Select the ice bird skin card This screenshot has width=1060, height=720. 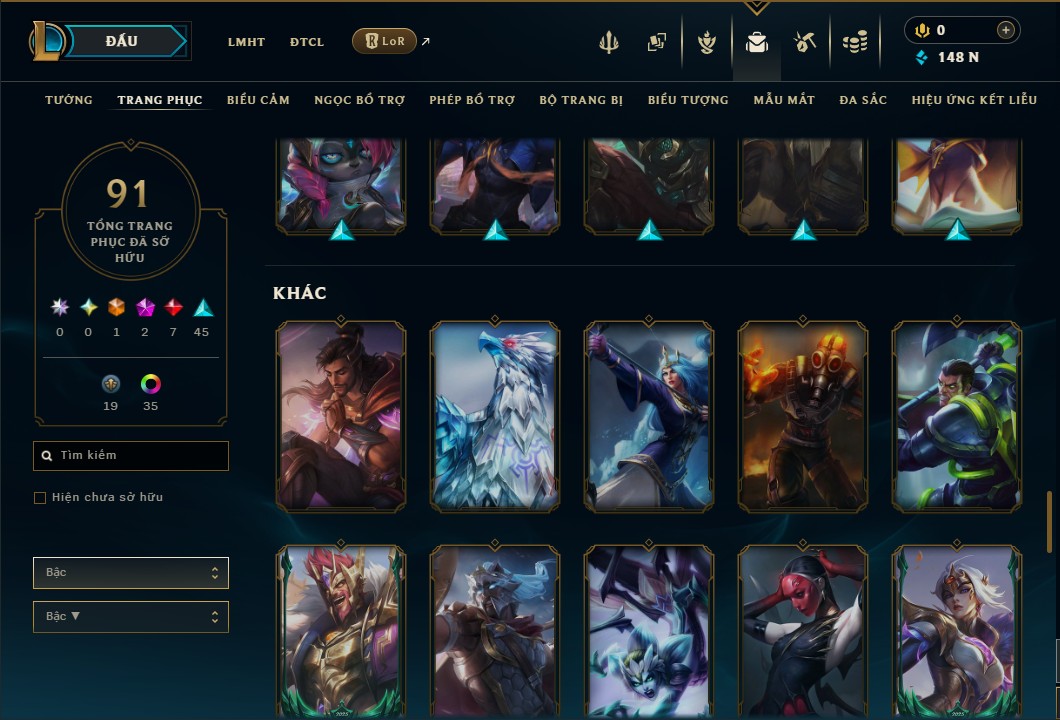tap(495, 416)
